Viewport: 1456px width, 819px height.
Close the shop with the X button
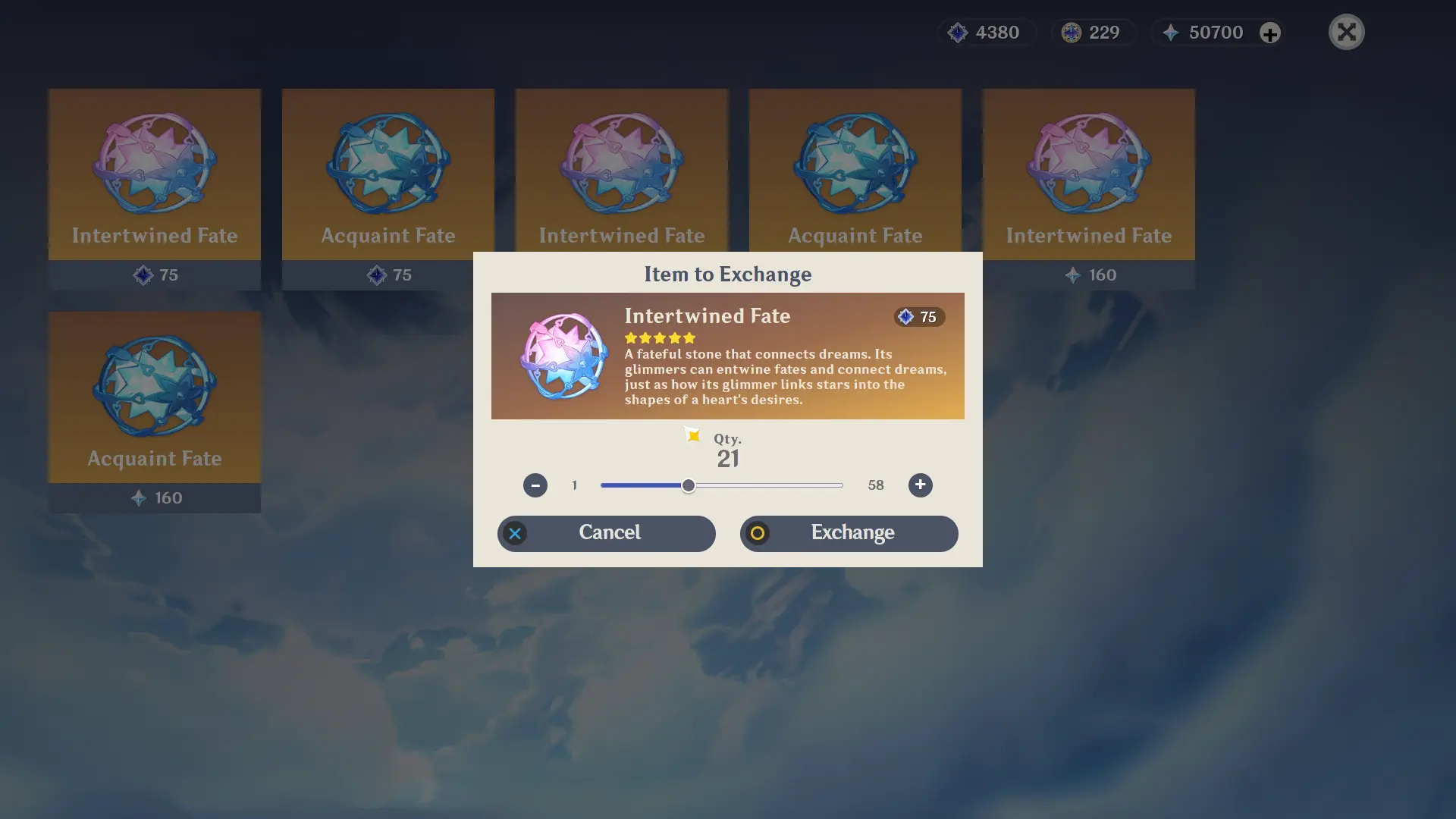point(1346,32)
